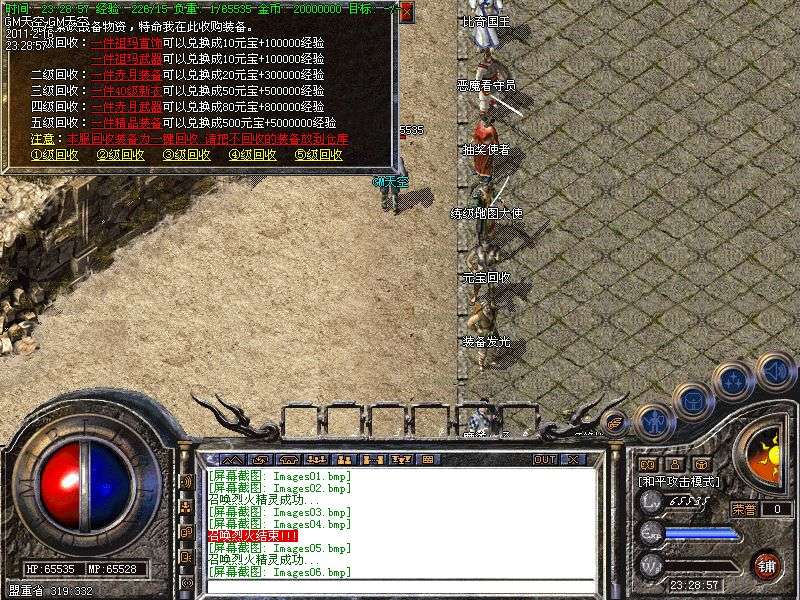Screen dimensions: 800x600
Task: Click the round speaker sound button
Action: click(775, 372)
